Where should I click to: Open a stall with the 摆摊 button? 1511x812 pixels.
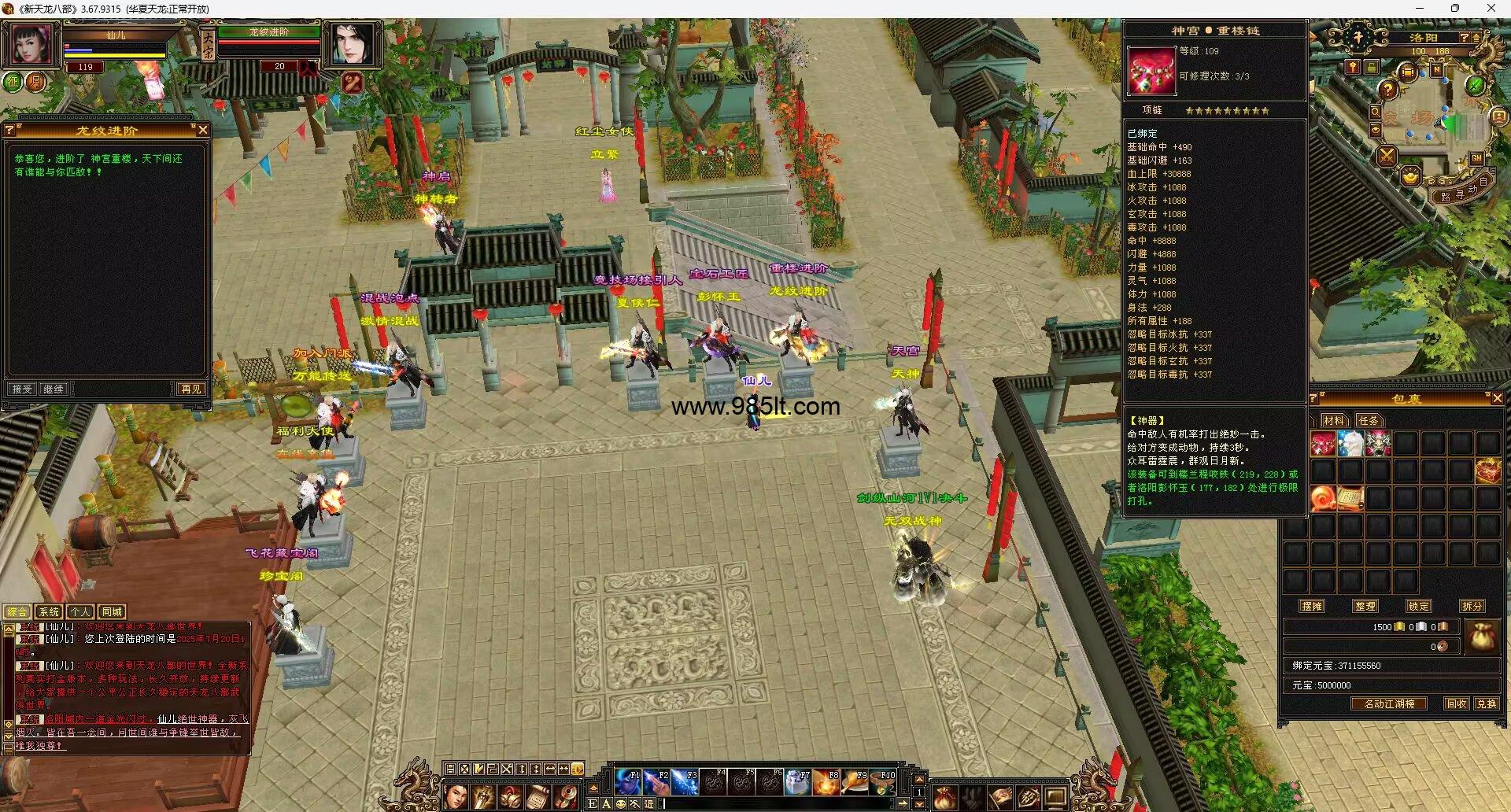point(1312,606)
